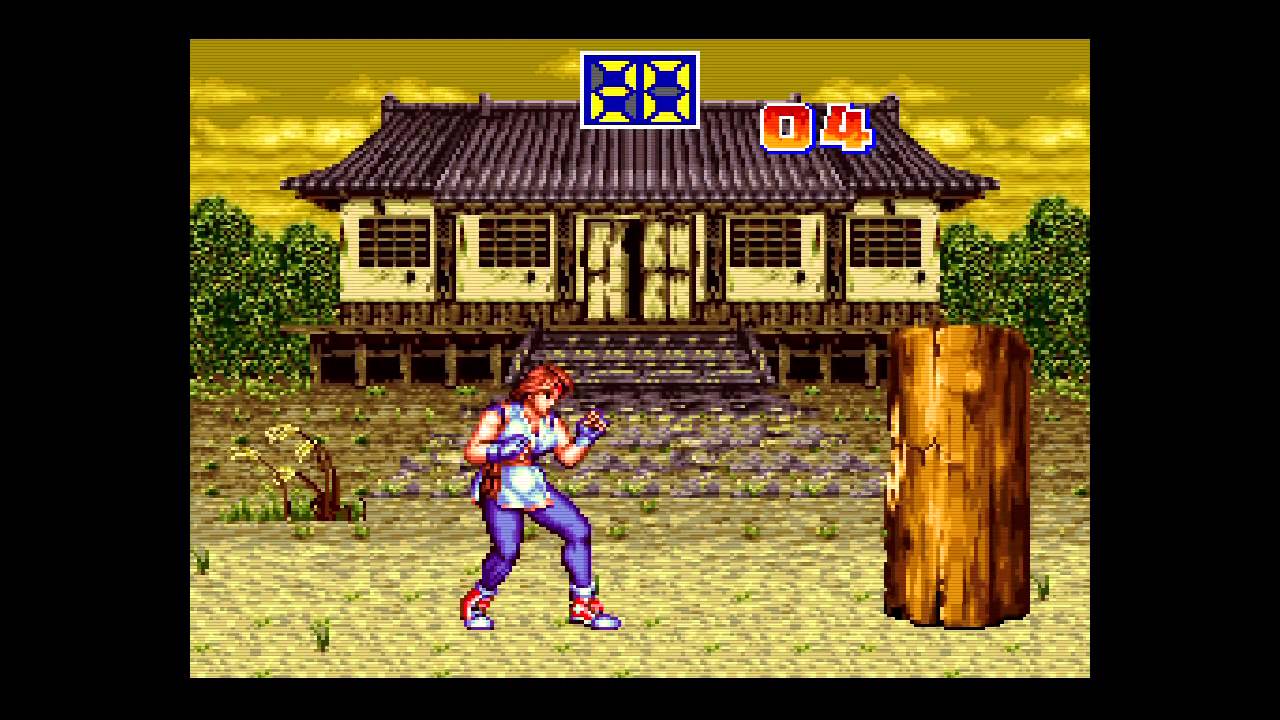Click the bottom-right grid cell icon

[667, 110]
